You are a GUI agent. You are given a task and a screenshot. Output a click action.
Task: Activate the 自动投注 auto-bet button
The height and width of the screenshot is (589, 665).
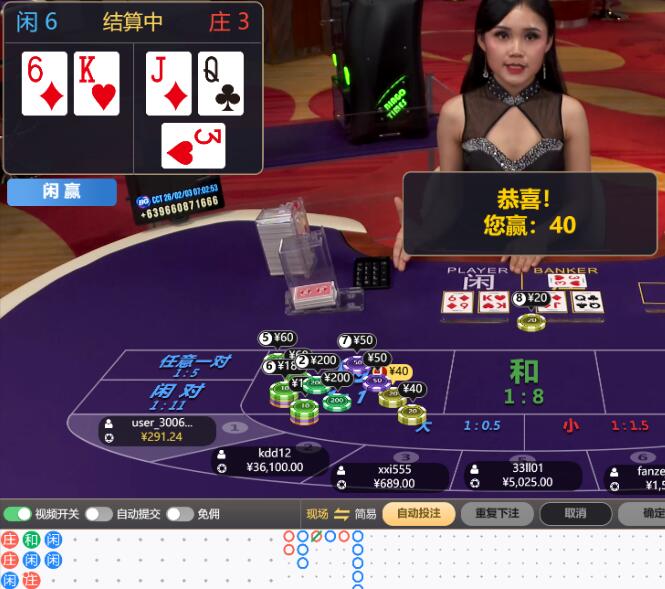click(418, 514)
